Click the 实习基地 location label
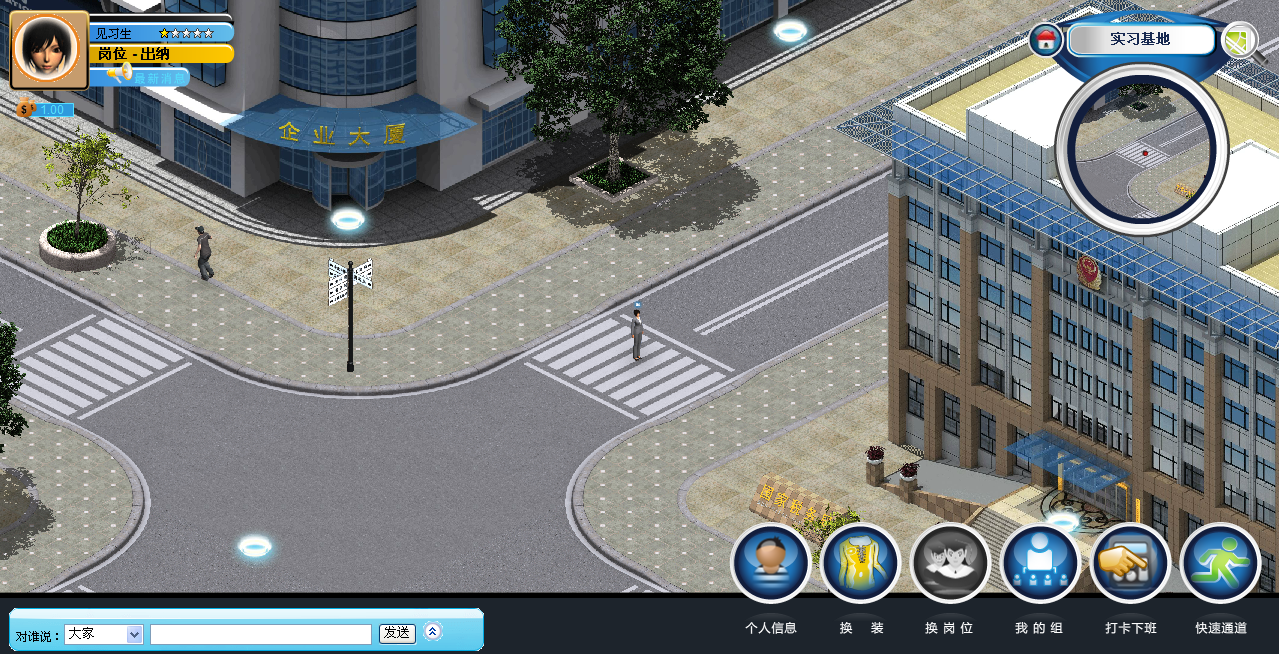 1140,40
